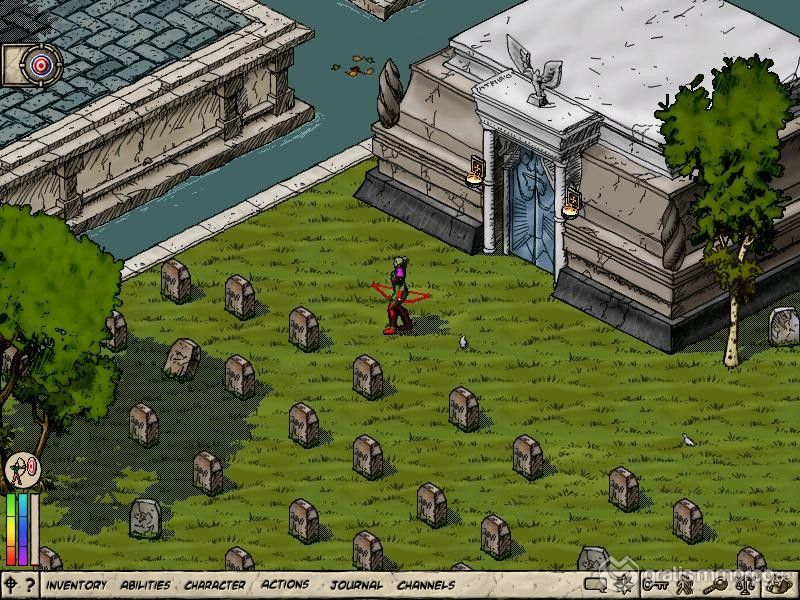Activate the magnifying glass icon
800x600 pixels.
[x=717, y=585]
